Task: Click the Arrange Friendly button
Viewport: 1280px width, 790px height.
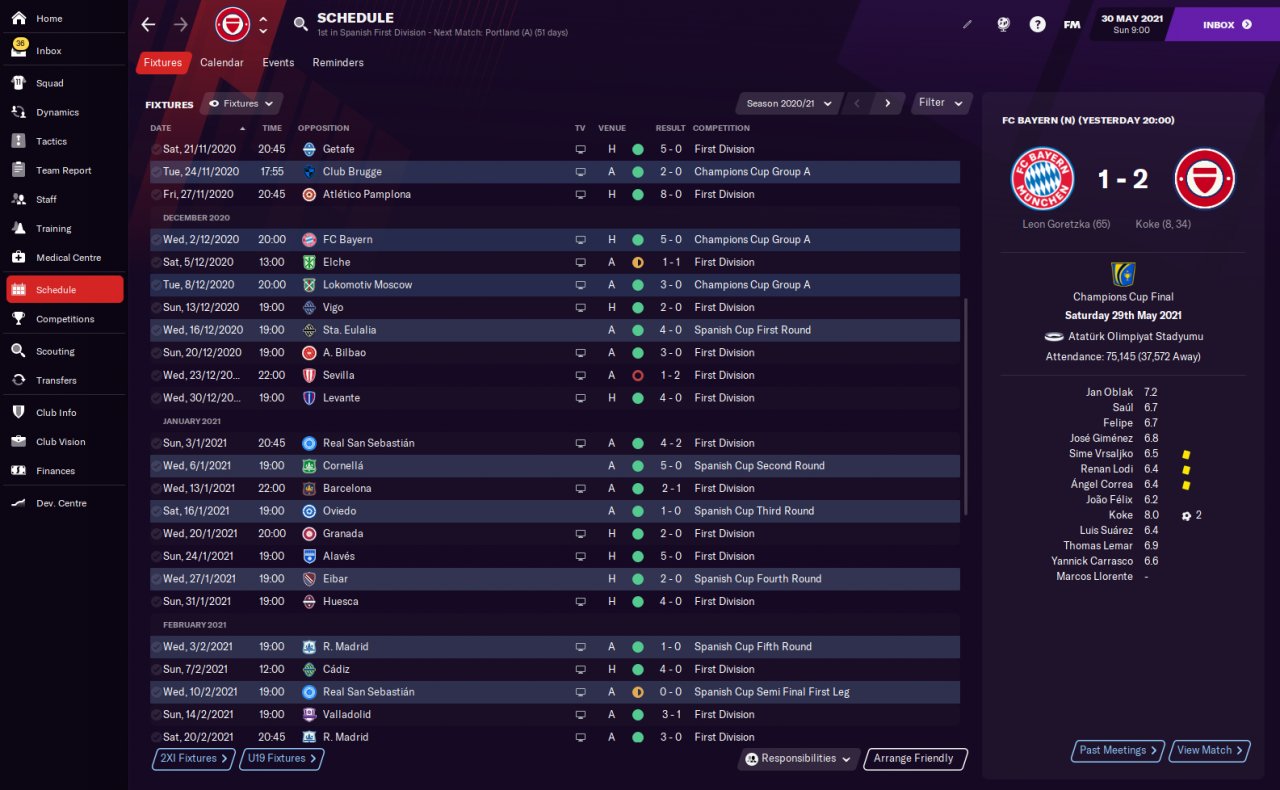Action: click(914, 759)
